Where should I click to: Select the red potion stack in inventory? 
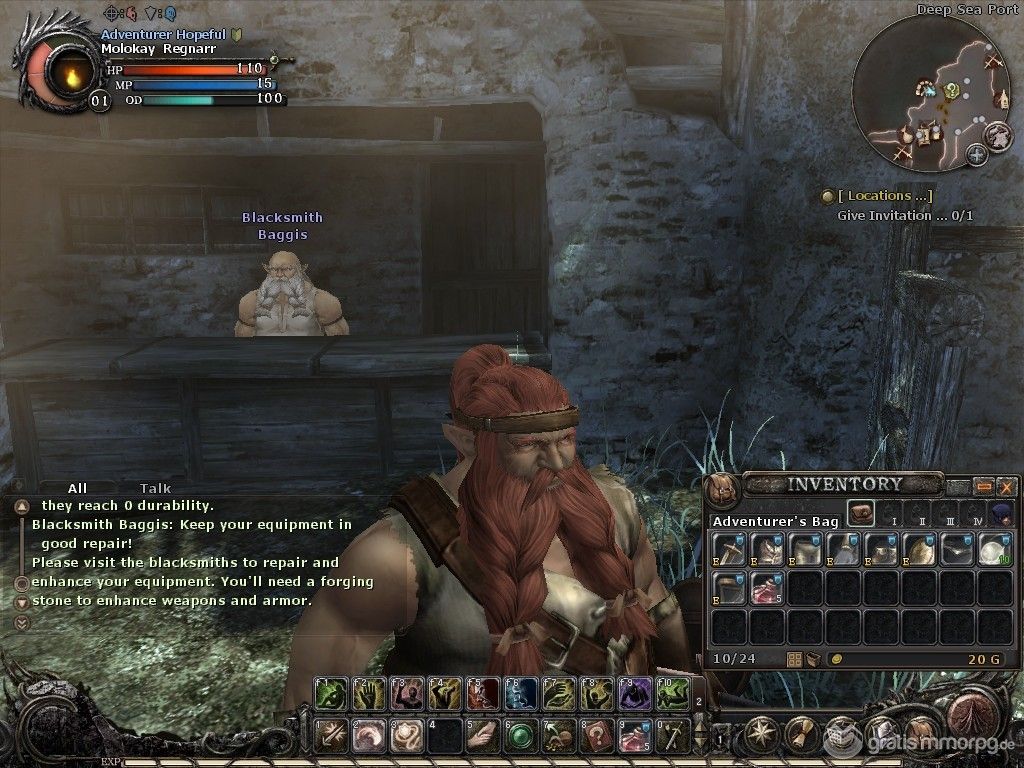[x=767, y=587]
